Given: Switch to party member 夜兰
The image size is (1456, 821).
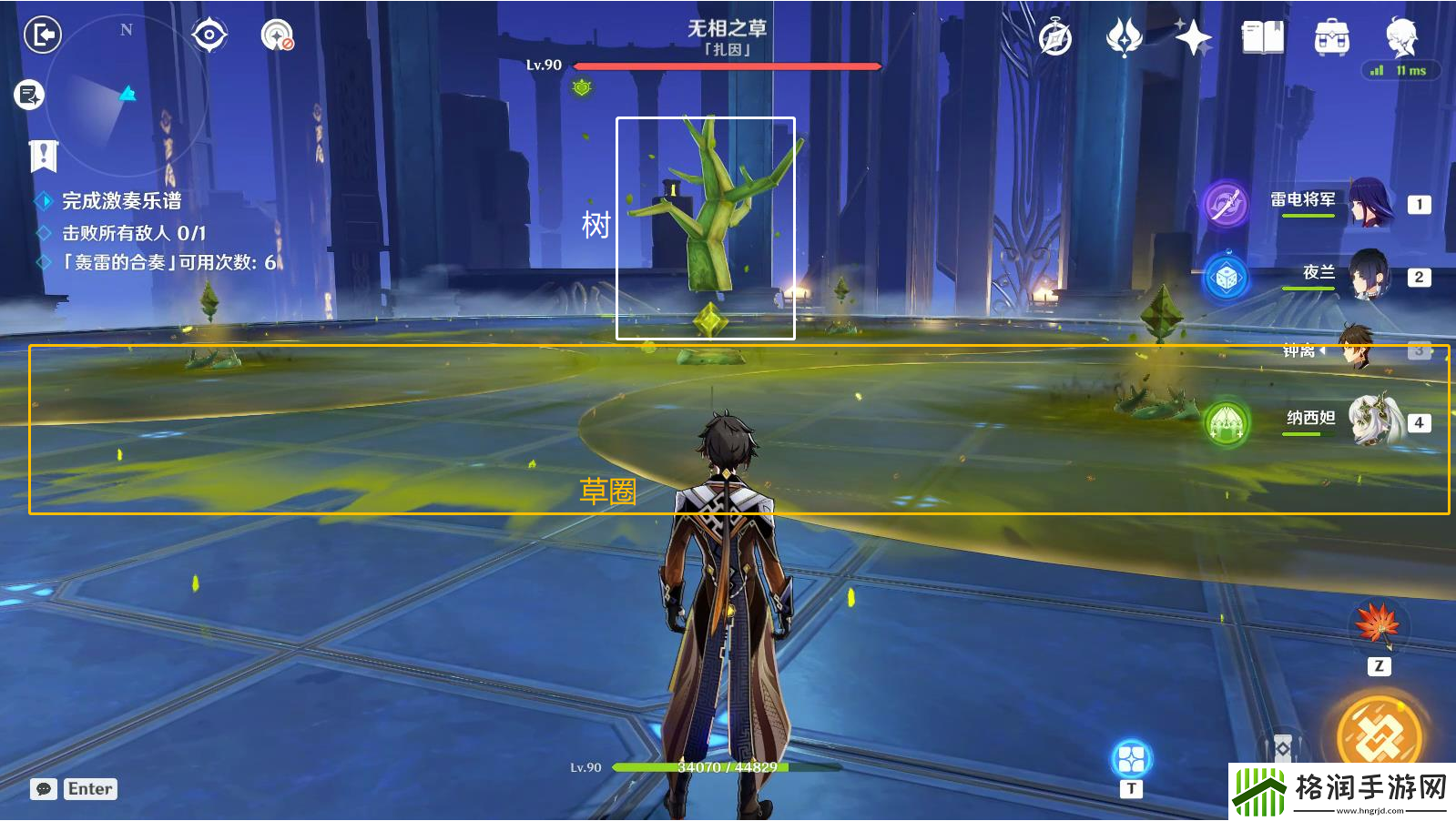Looking at the screenshot, I should click(x=1369, y=275).
